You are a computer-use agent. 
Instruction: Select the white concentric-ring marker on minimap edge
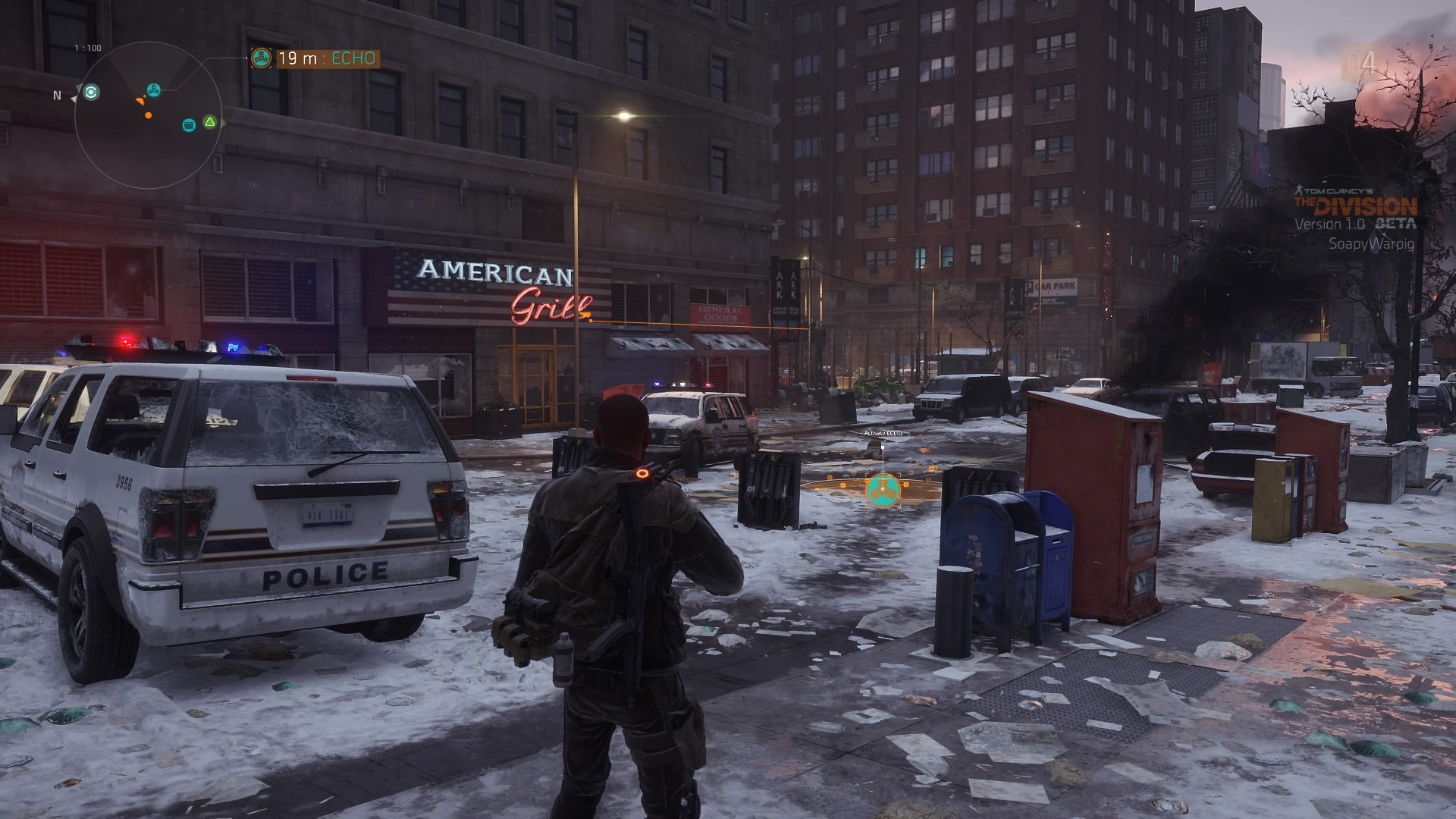[91, 93]
